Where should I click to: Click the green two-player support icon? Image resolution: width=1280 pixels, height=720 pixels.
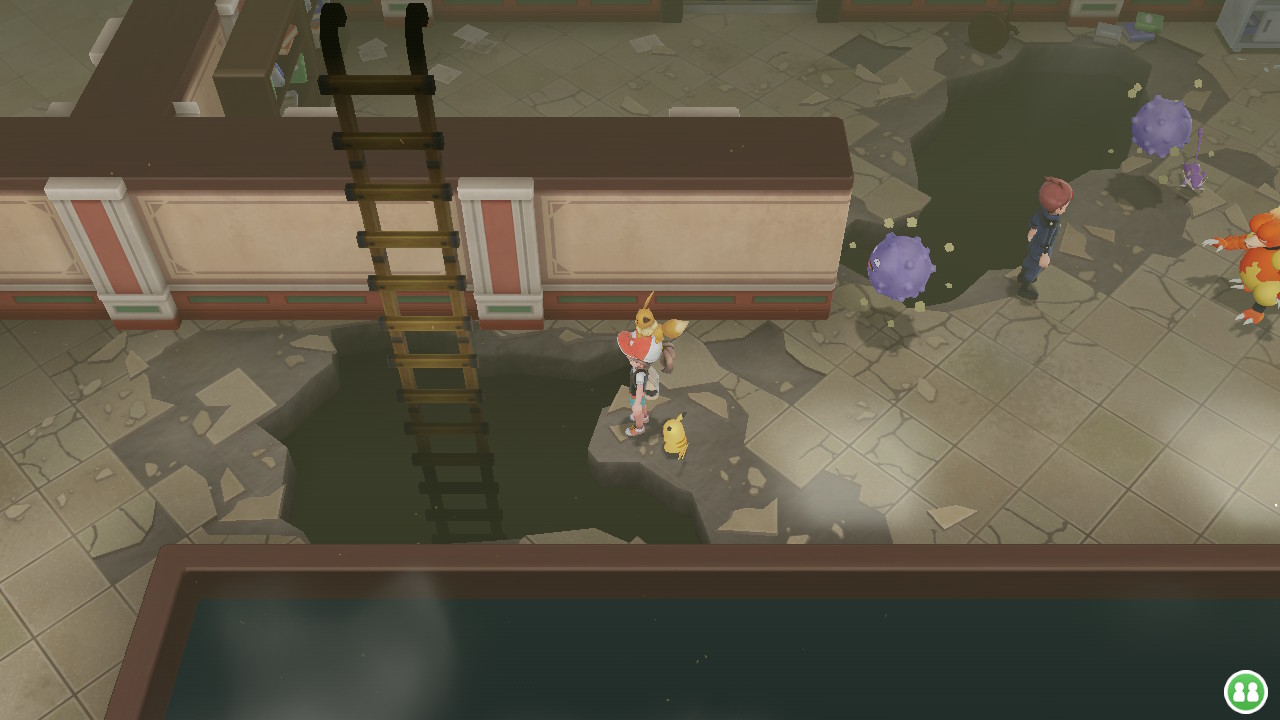(x=1245, y=691)
